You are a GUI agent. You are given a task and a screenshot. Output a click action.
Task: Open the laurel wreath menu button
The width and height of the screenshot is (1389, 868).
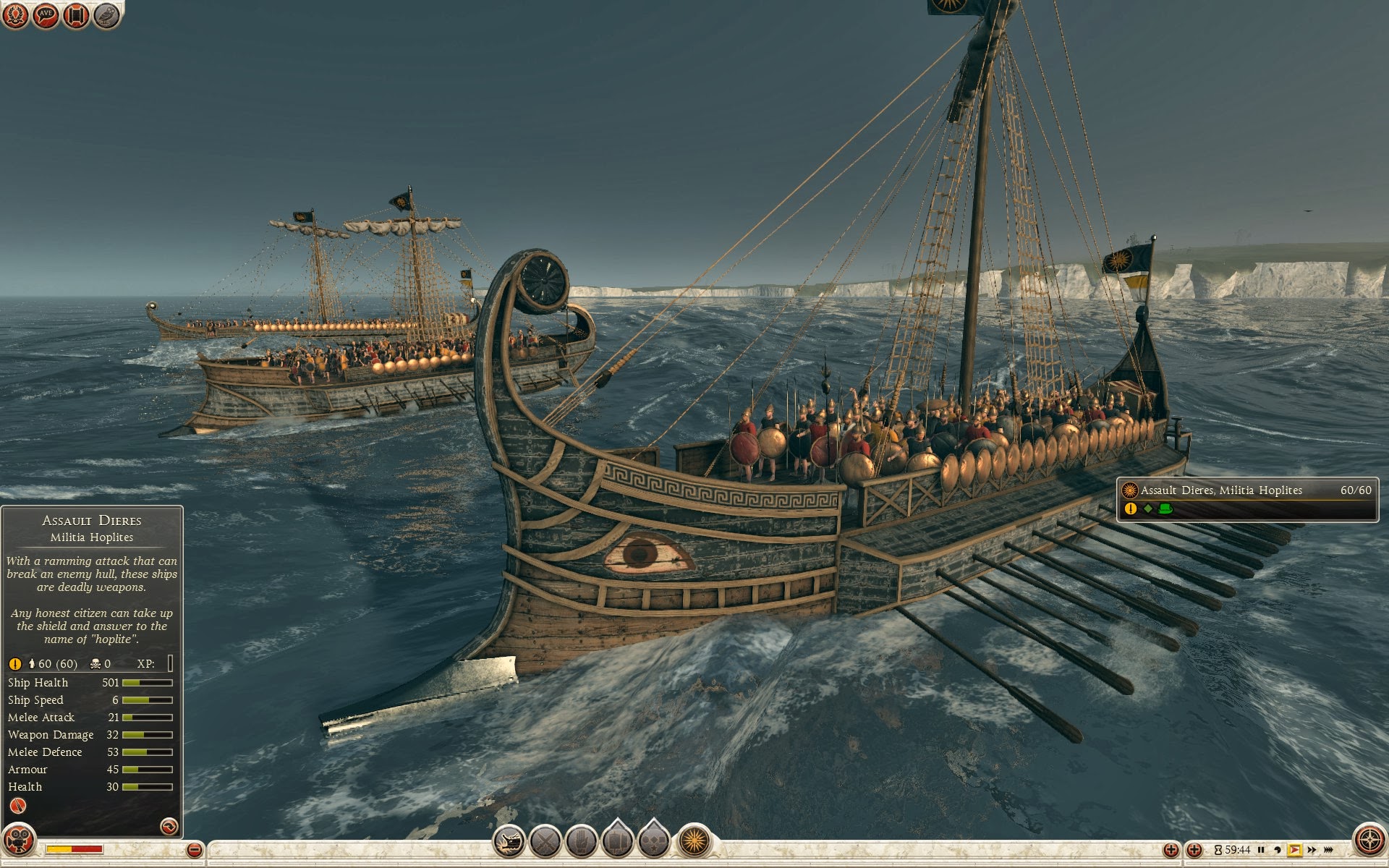[x=16, y=16]
